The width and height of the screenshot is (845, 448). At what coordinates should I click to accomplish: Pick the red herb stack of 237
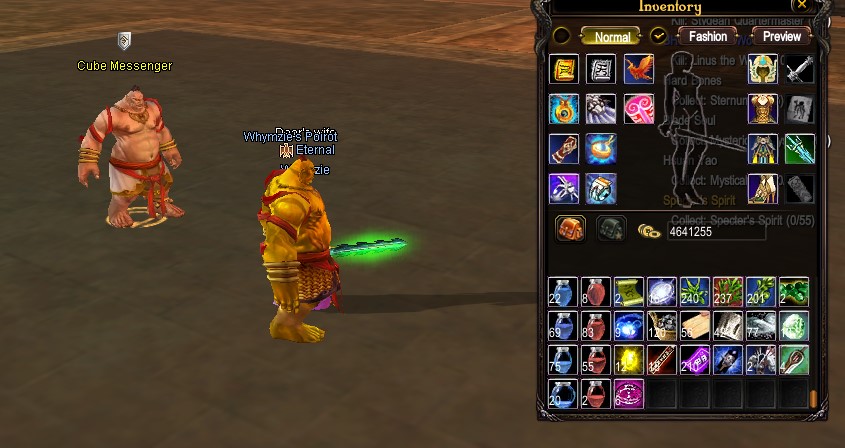coord(728,292)
